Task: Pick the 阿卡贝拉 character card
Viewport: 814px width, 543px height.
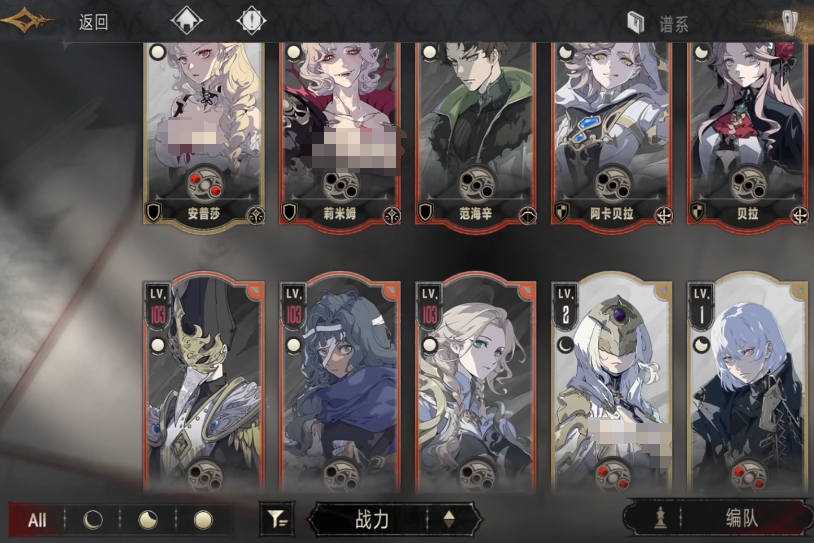Action: pyautogui.click(x=611, y=130)
